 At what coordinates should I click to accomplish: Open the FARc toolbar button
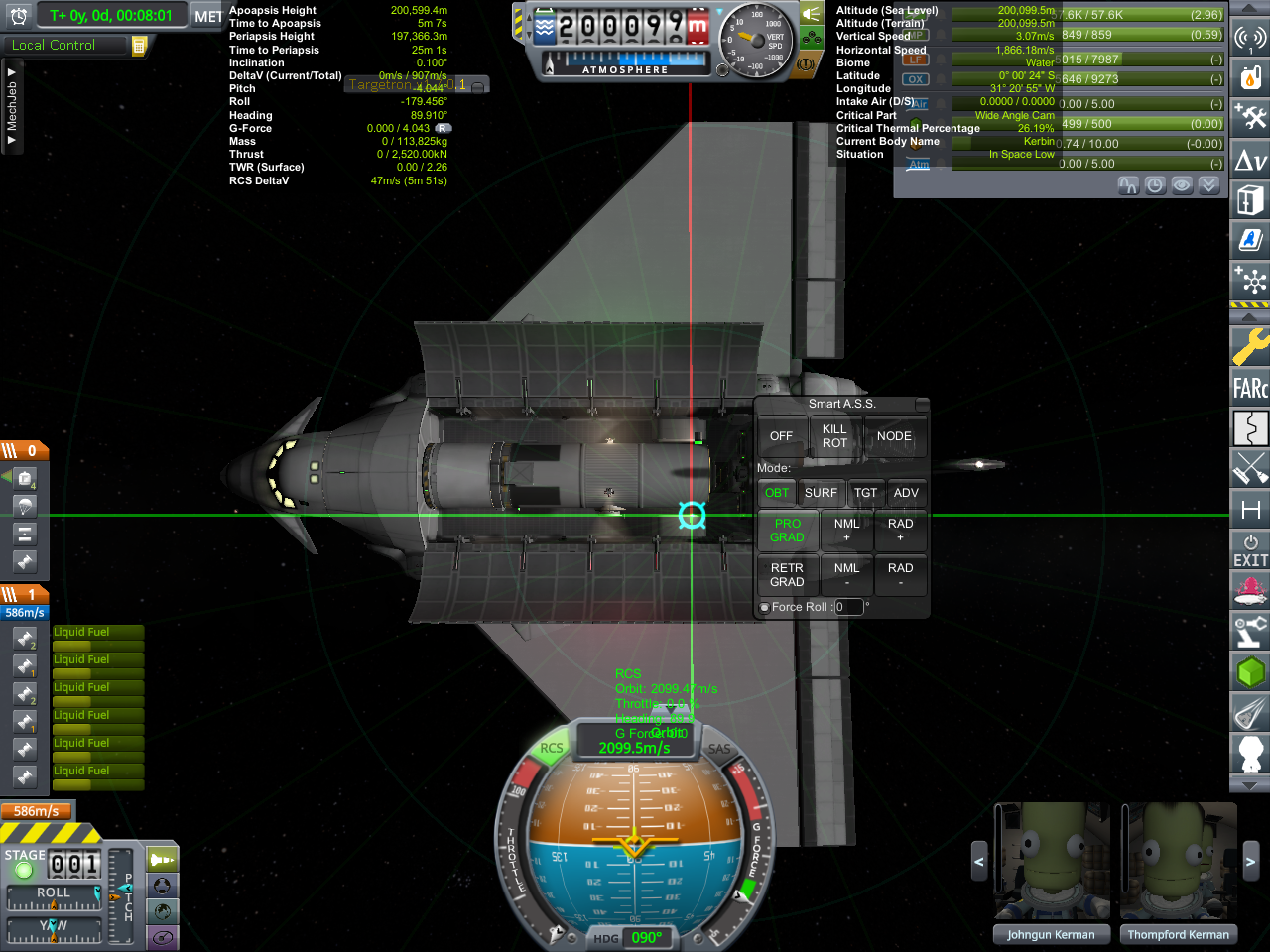pos(1250,388)
